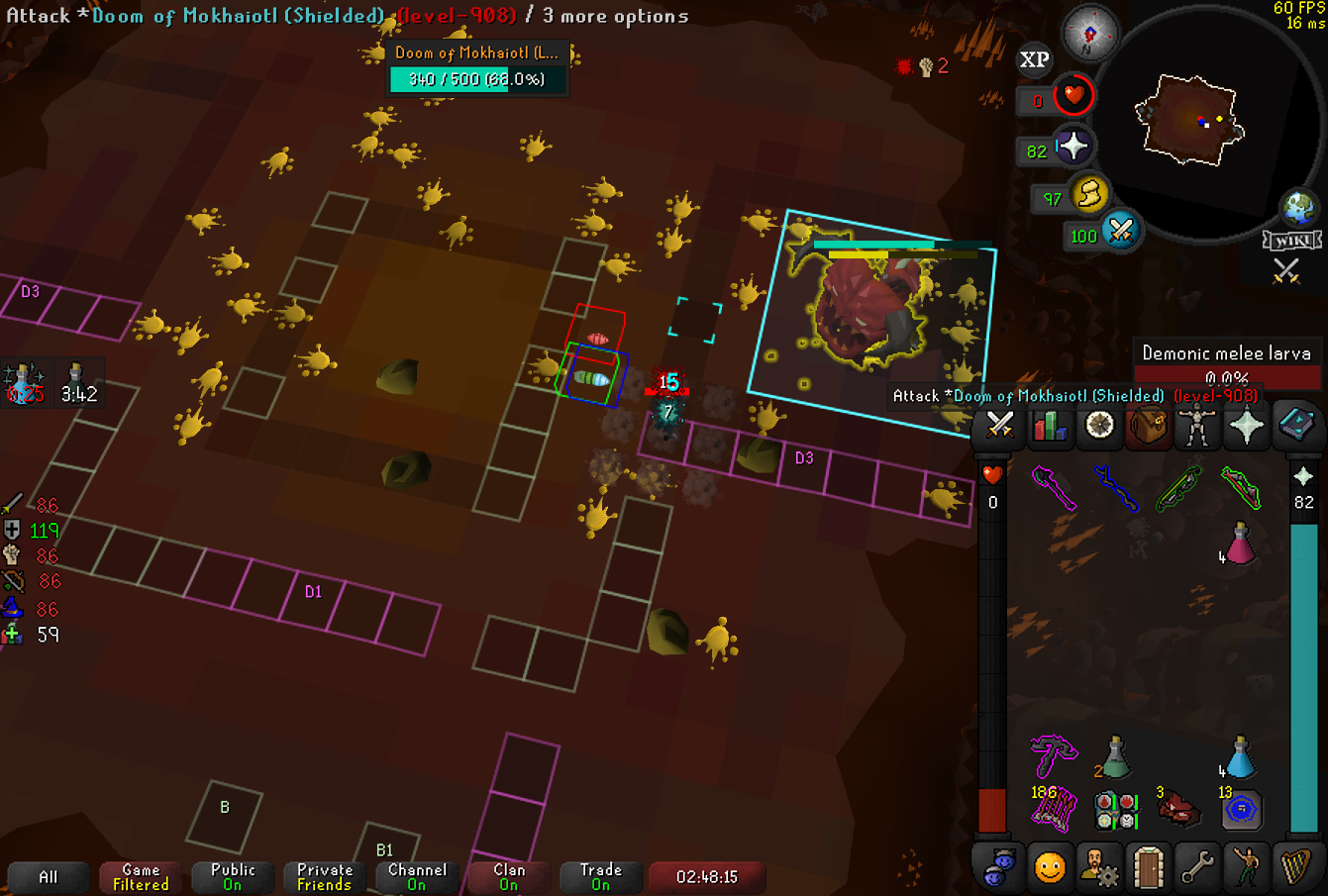This screenshot has width=1328, height=896.
Task: Show All chat messages
Action: point(48,877)
